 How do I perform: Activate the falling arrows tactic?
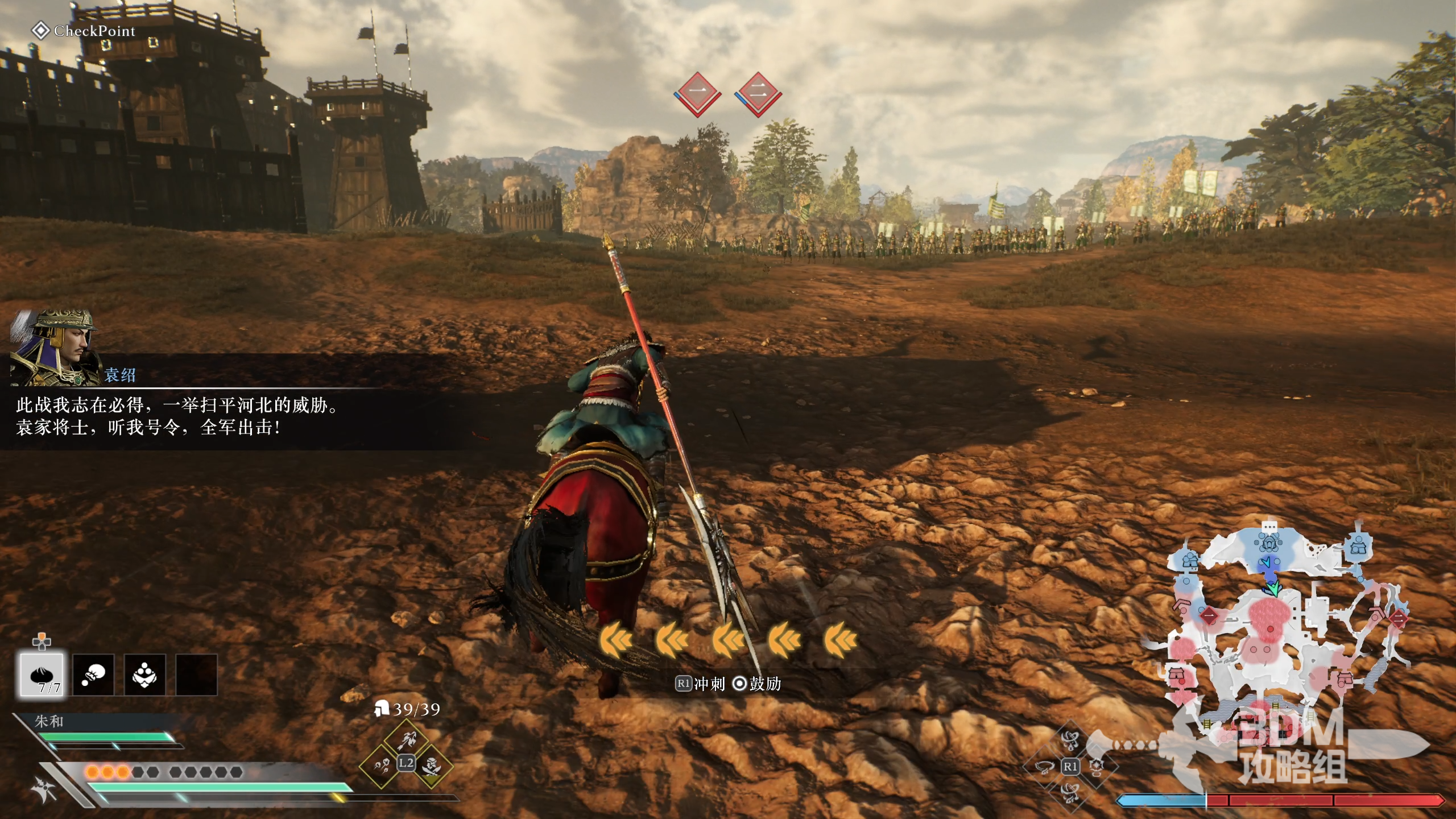[x=382, y=766]
